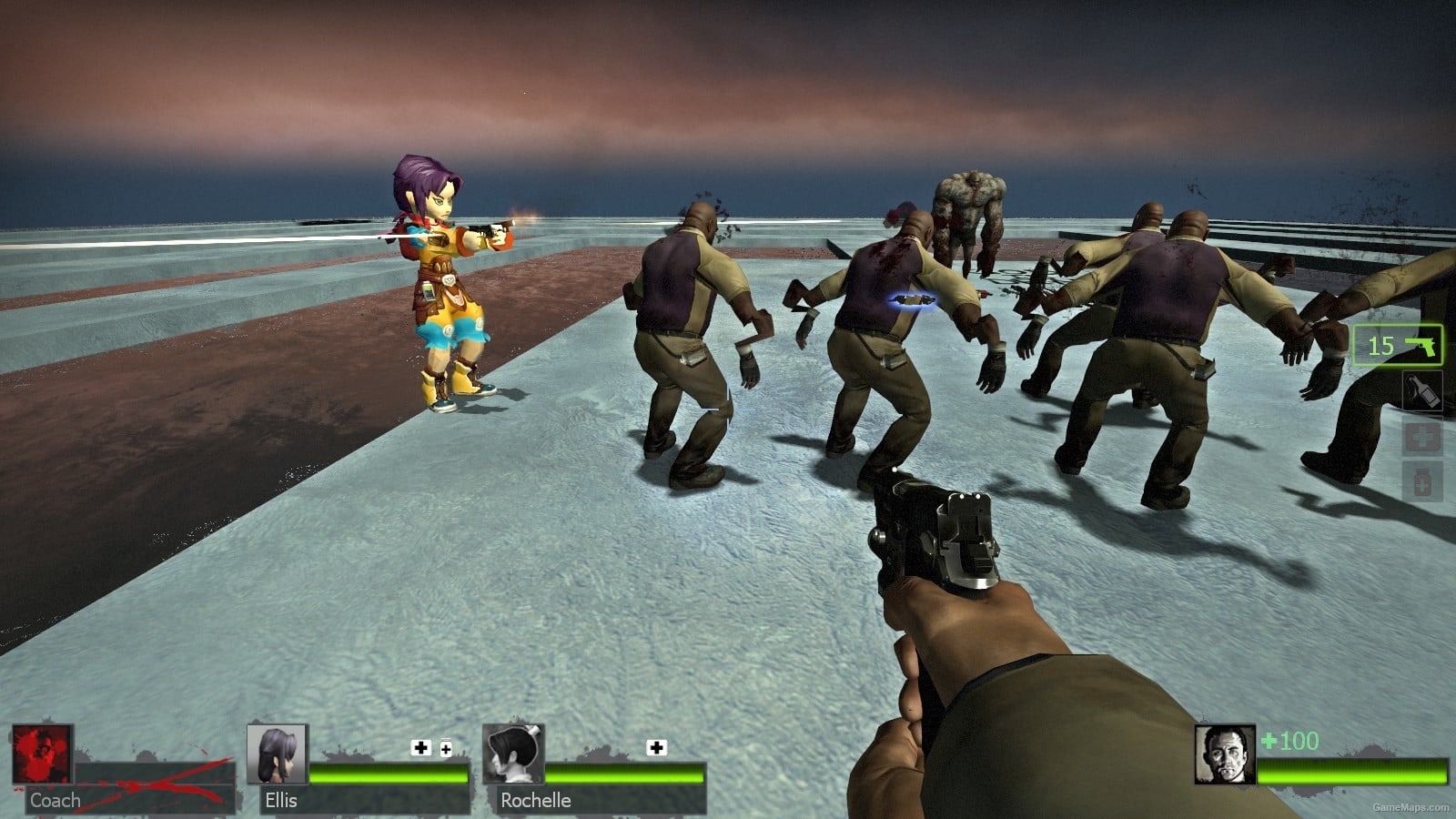Click the pills icon next to Ellis's medkit
Viewport: 1456px width, 819px height.
(x=445, y=749)
